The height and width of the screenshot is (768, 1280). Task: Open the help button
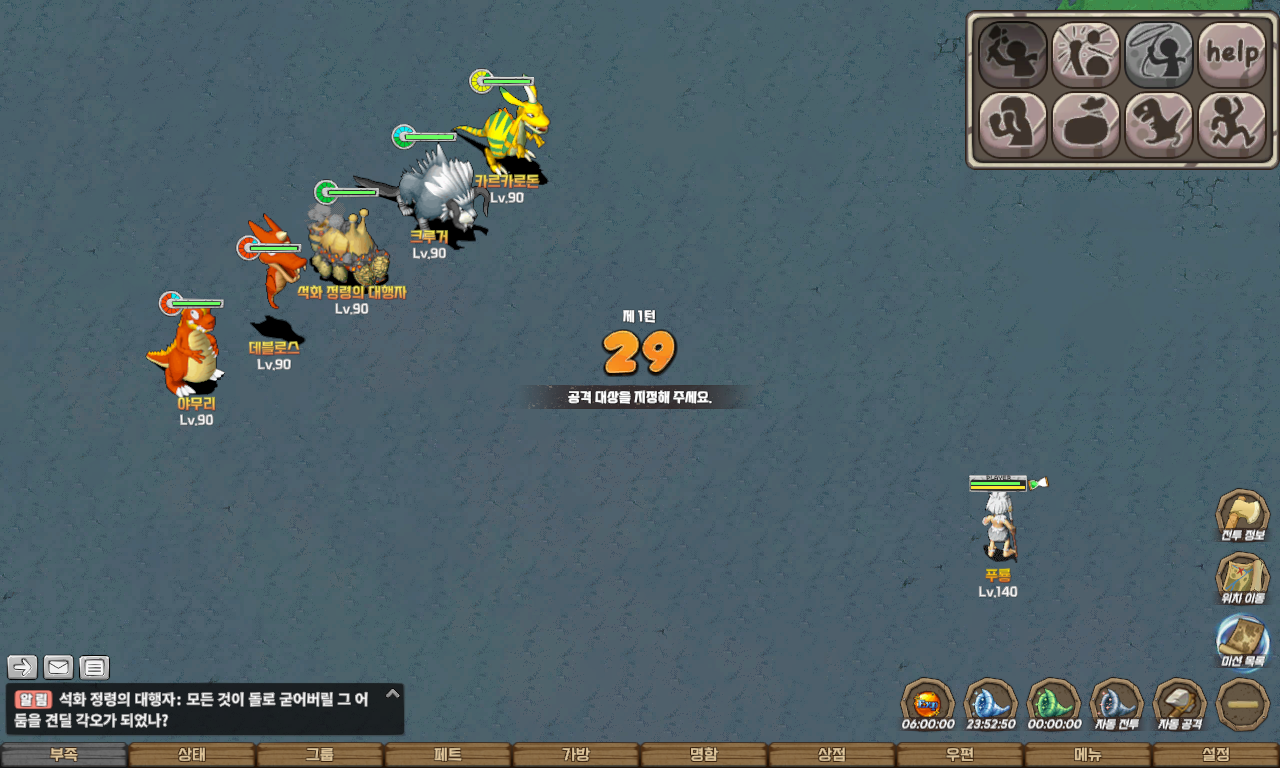(x=1231, y=54)
